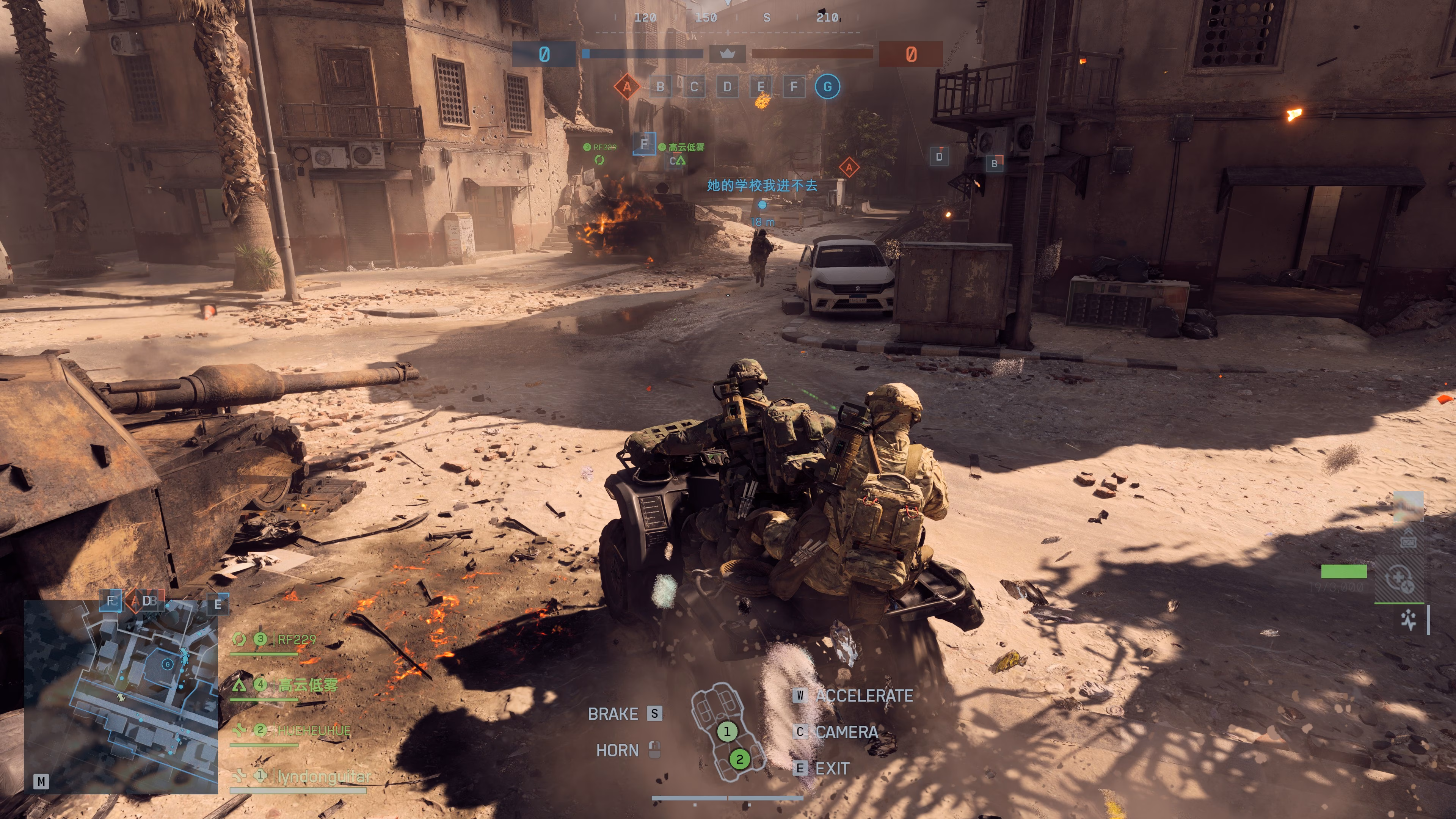
Task: Select objective F in top objective row
Action: 794,87
